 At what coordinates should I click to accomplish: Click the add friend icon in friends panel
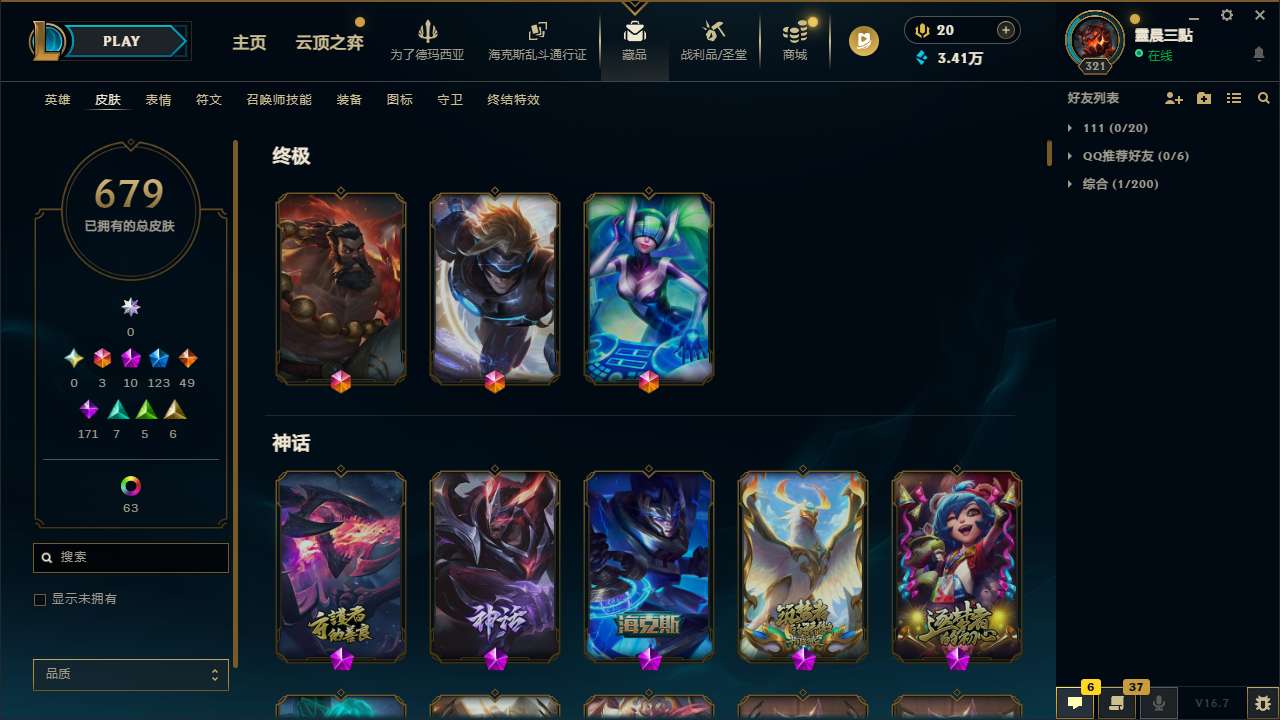click(x=1174, y=99)
